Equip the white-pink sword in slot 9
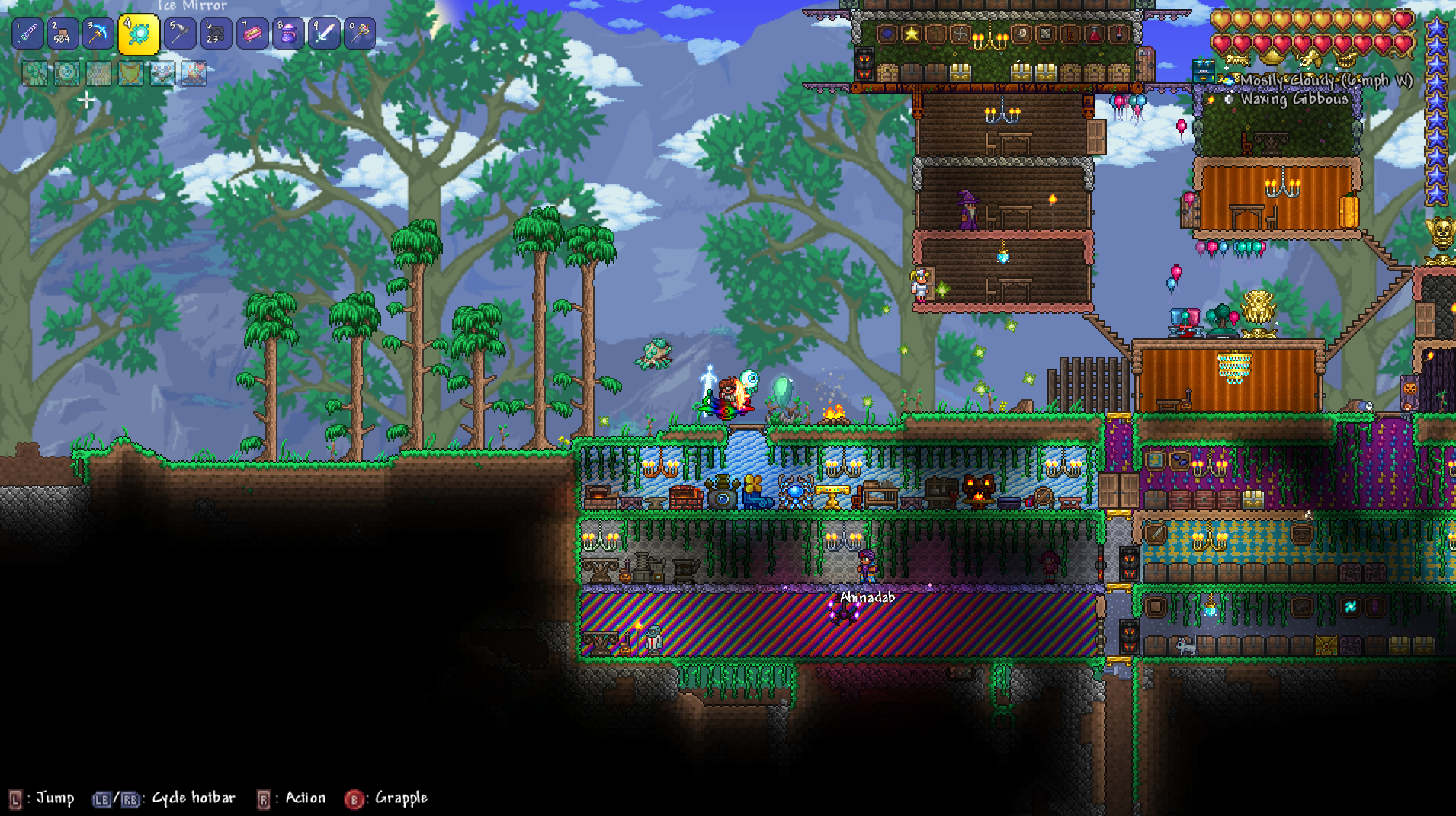Viewport: 1456px width, 816px height. [x=324, y=34]
